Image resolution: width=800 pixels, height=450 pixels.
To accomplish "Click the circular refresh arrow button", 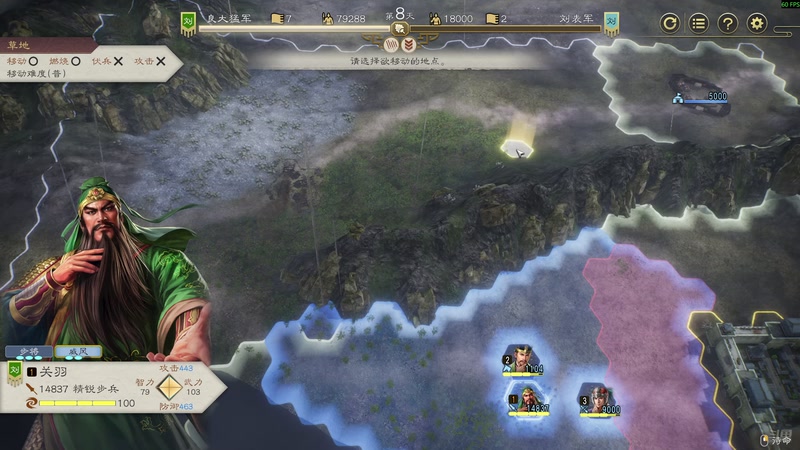I will [670, 23].
